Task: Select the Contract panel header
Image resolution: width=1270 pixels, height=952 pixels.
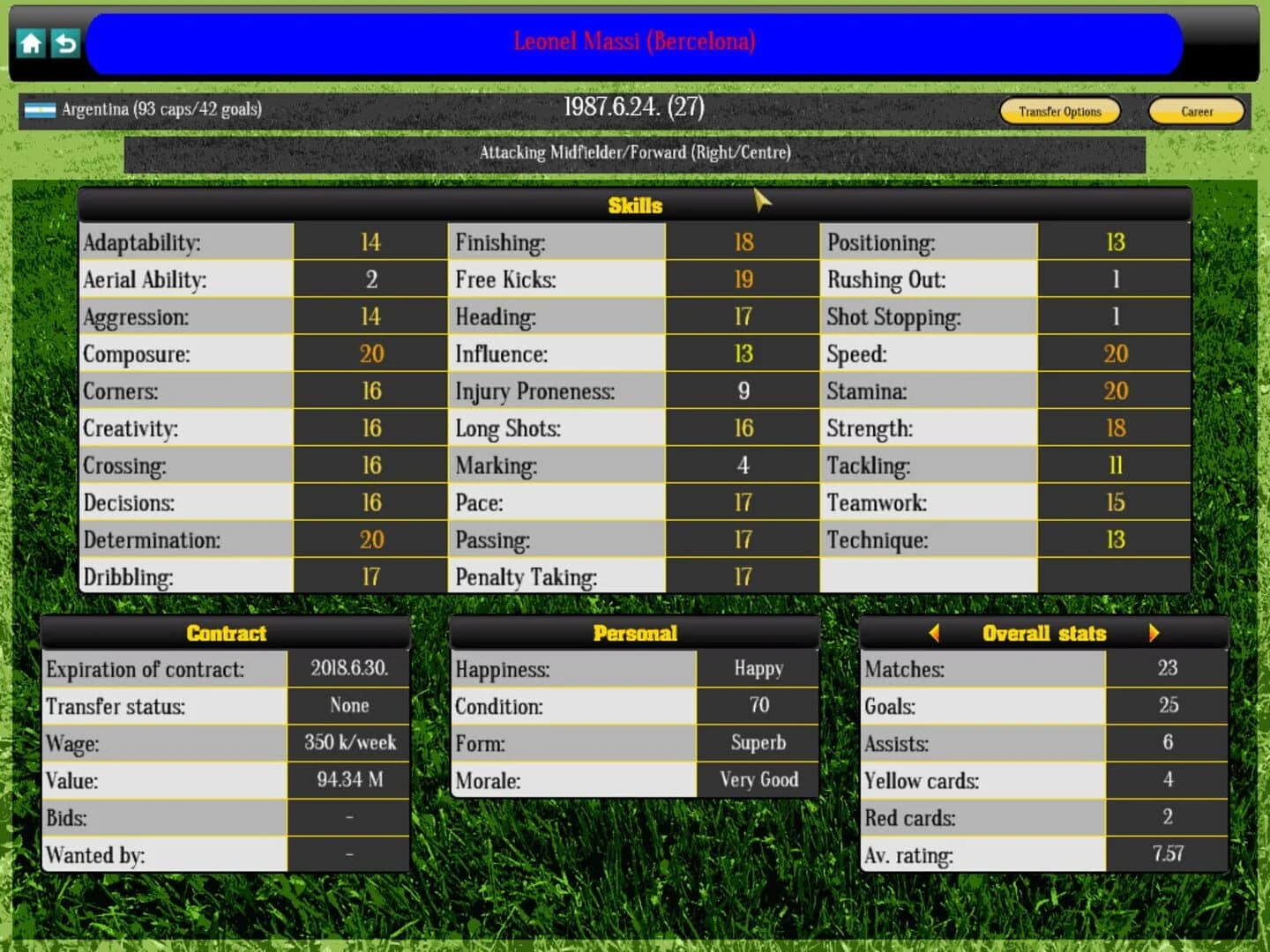Action: click(226, 633)
